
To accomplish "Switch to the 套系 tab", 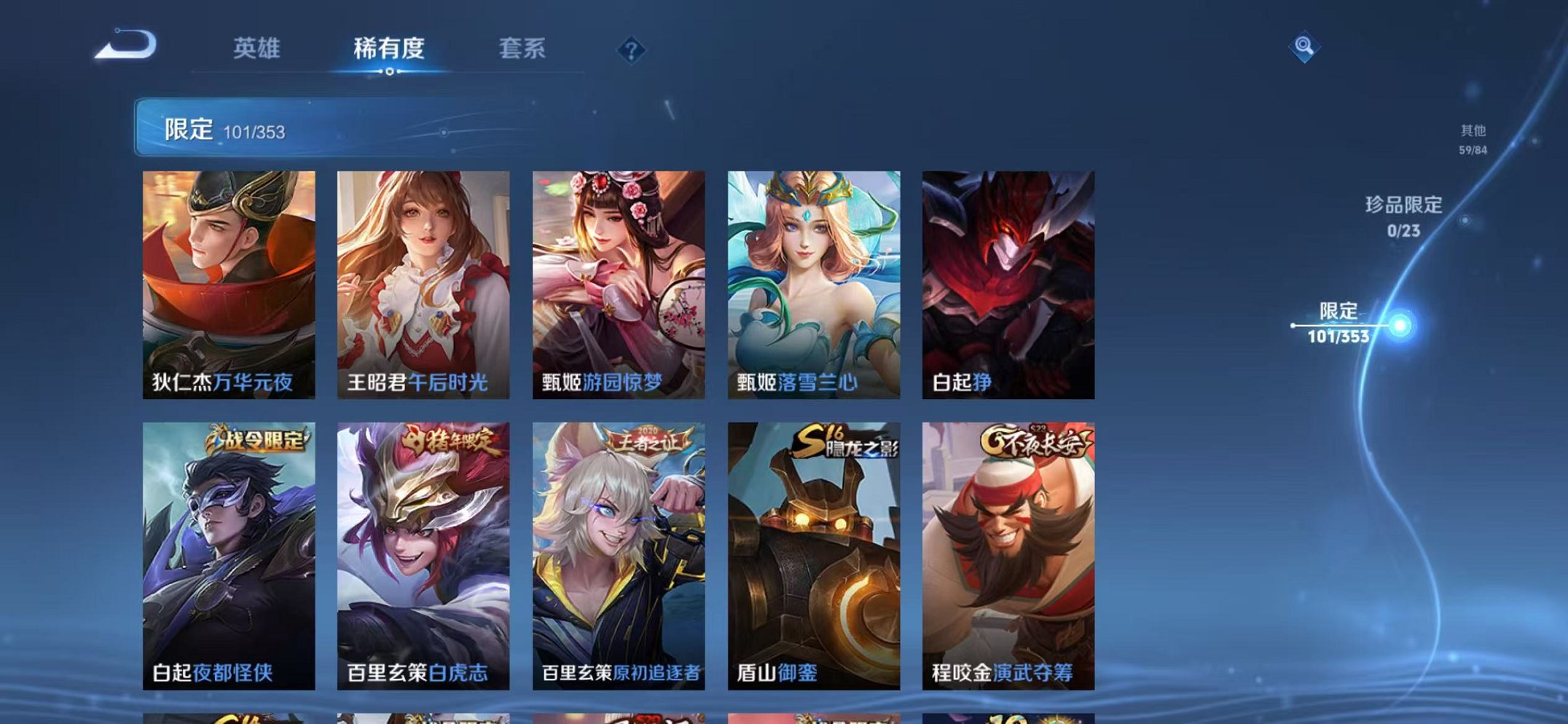I will click(522, 48).
